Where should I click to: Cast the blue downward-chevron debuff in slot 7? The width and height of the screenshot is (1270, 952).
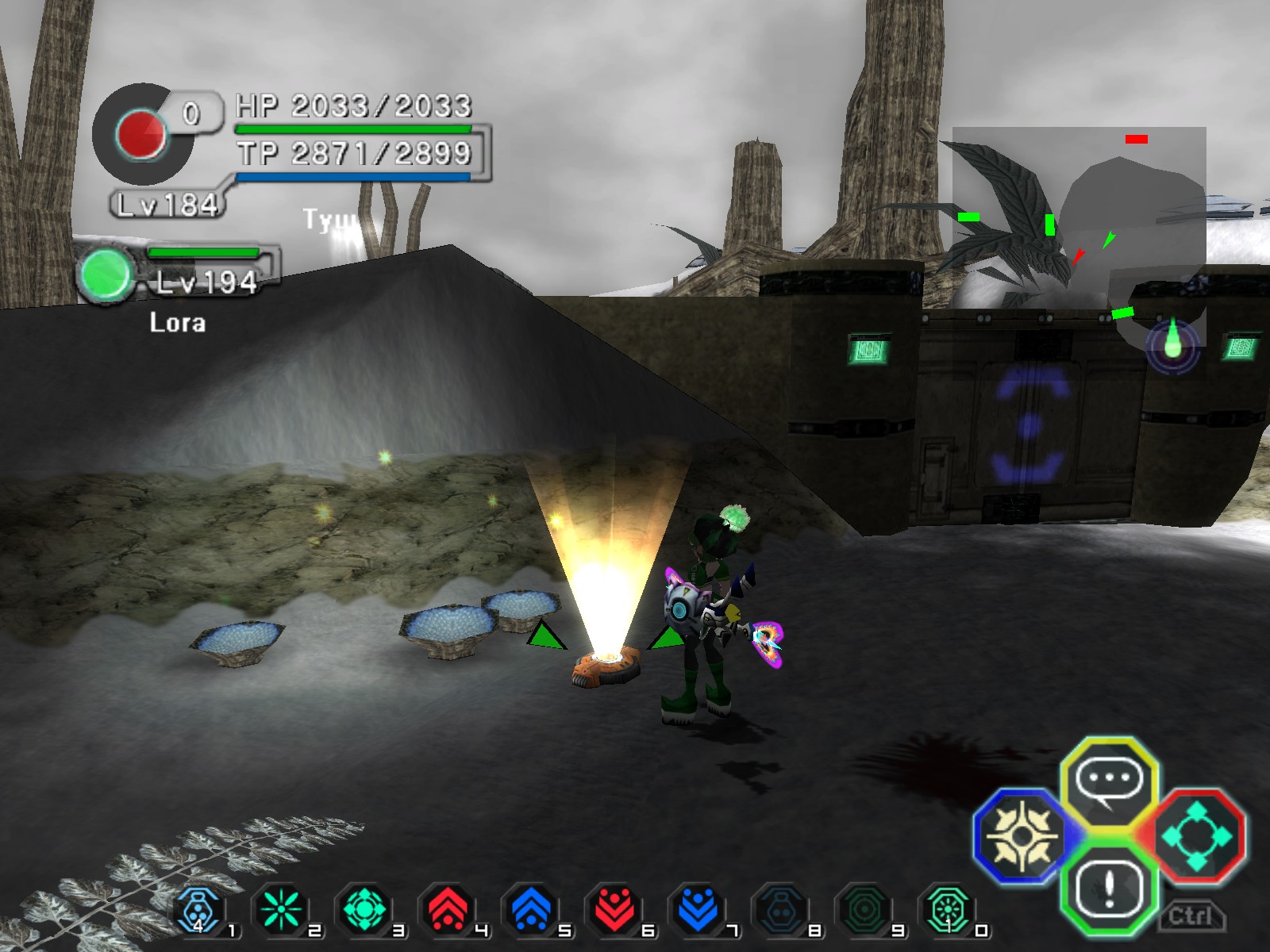tap(697, 911)
